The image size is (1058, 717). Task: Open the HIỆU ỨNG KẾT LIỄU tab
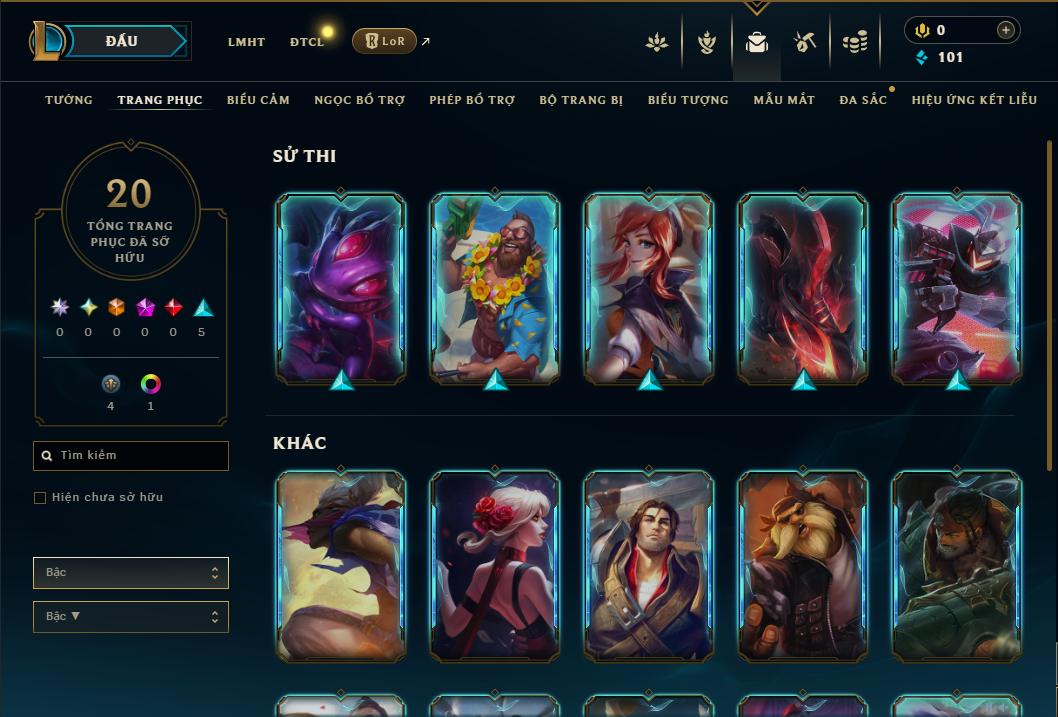(x=974, y=100)
